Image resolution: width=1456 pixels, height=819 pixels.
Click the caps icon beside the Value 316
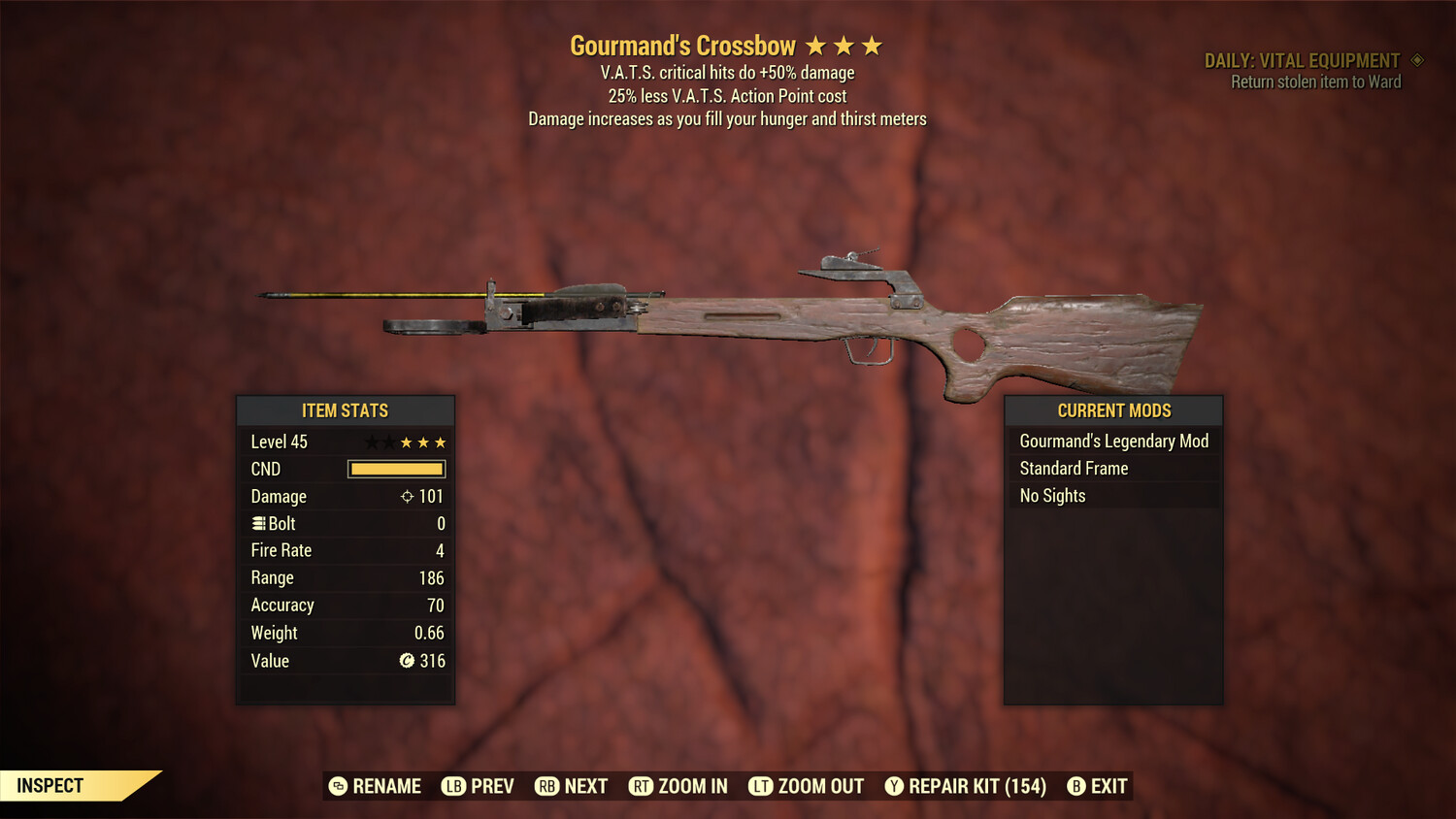409,661
